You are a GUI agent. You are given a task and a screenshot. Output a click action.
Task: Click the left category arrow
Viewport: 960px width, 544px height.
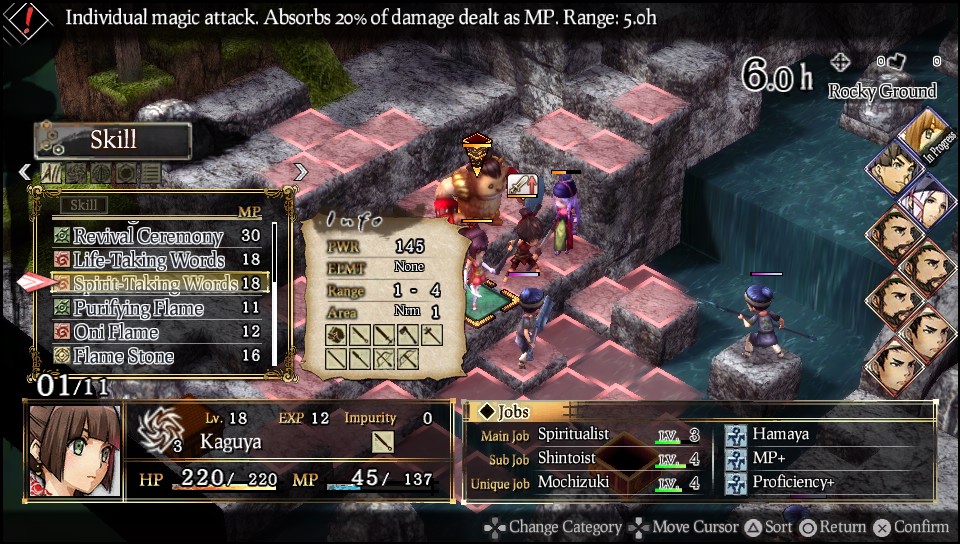pyautogui.click(x=25, y=172)
